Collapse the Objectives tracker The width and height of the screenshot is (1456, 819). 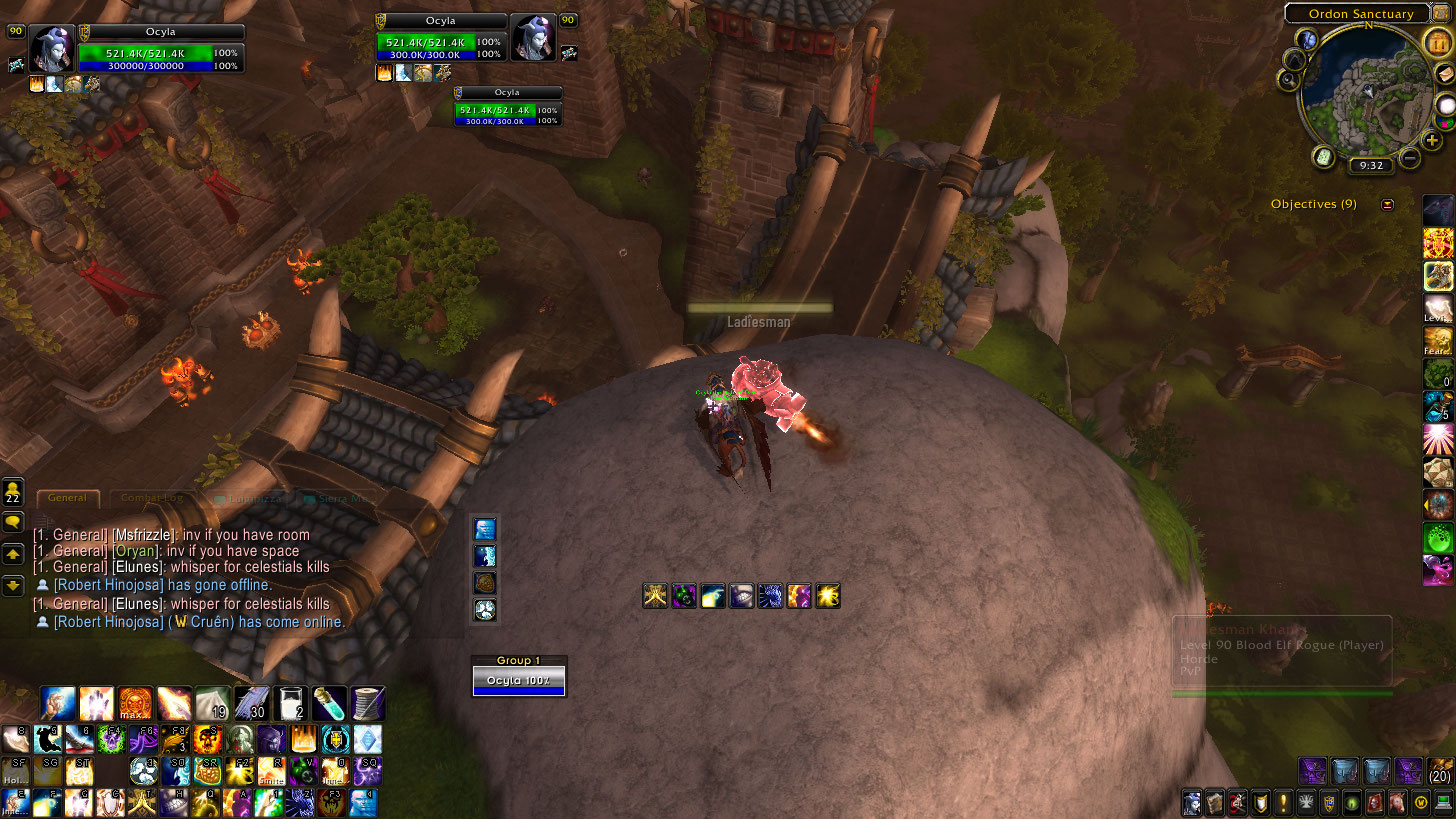coord(1387,204)
